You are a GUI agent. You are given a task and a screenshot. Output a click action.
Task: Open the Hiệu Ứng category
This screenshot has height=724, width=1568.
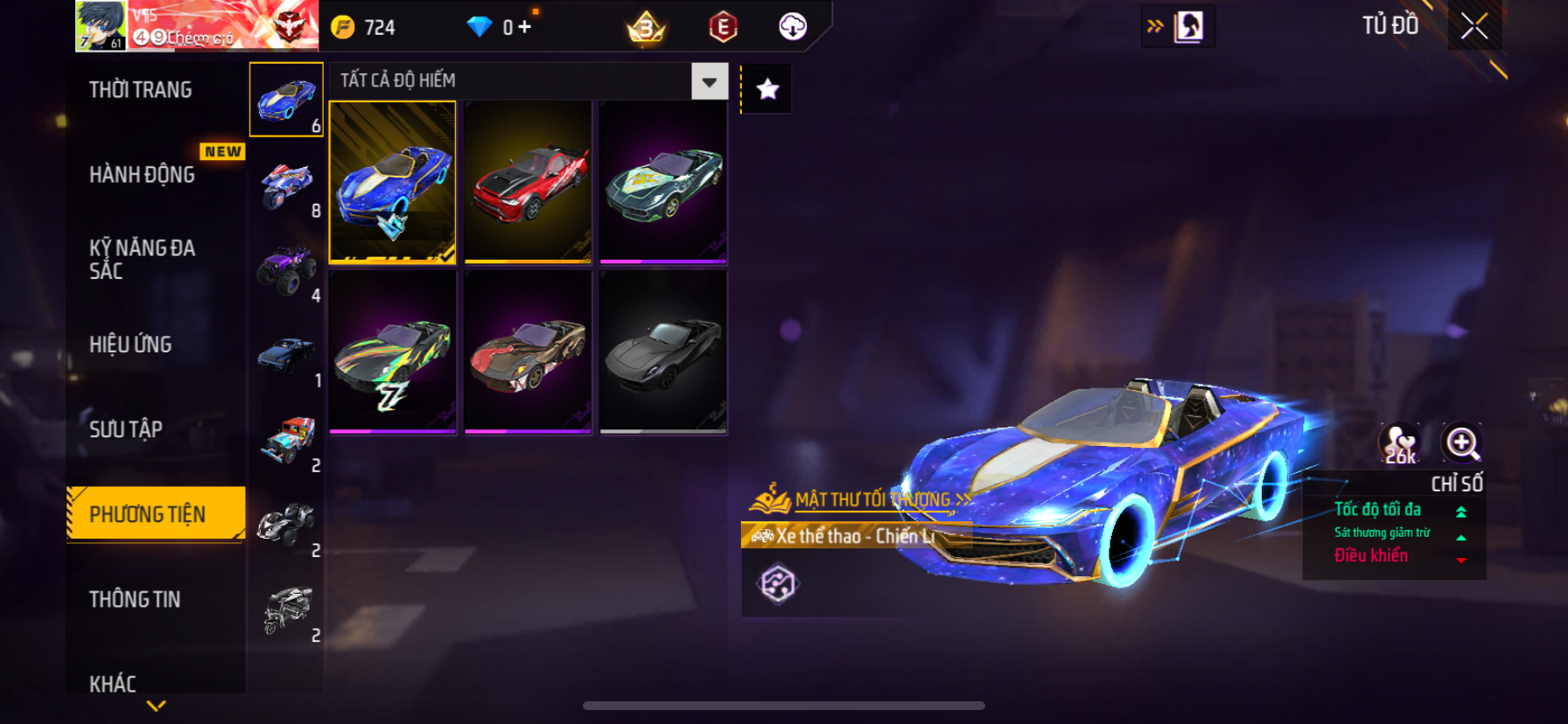[x=130, y=345]
